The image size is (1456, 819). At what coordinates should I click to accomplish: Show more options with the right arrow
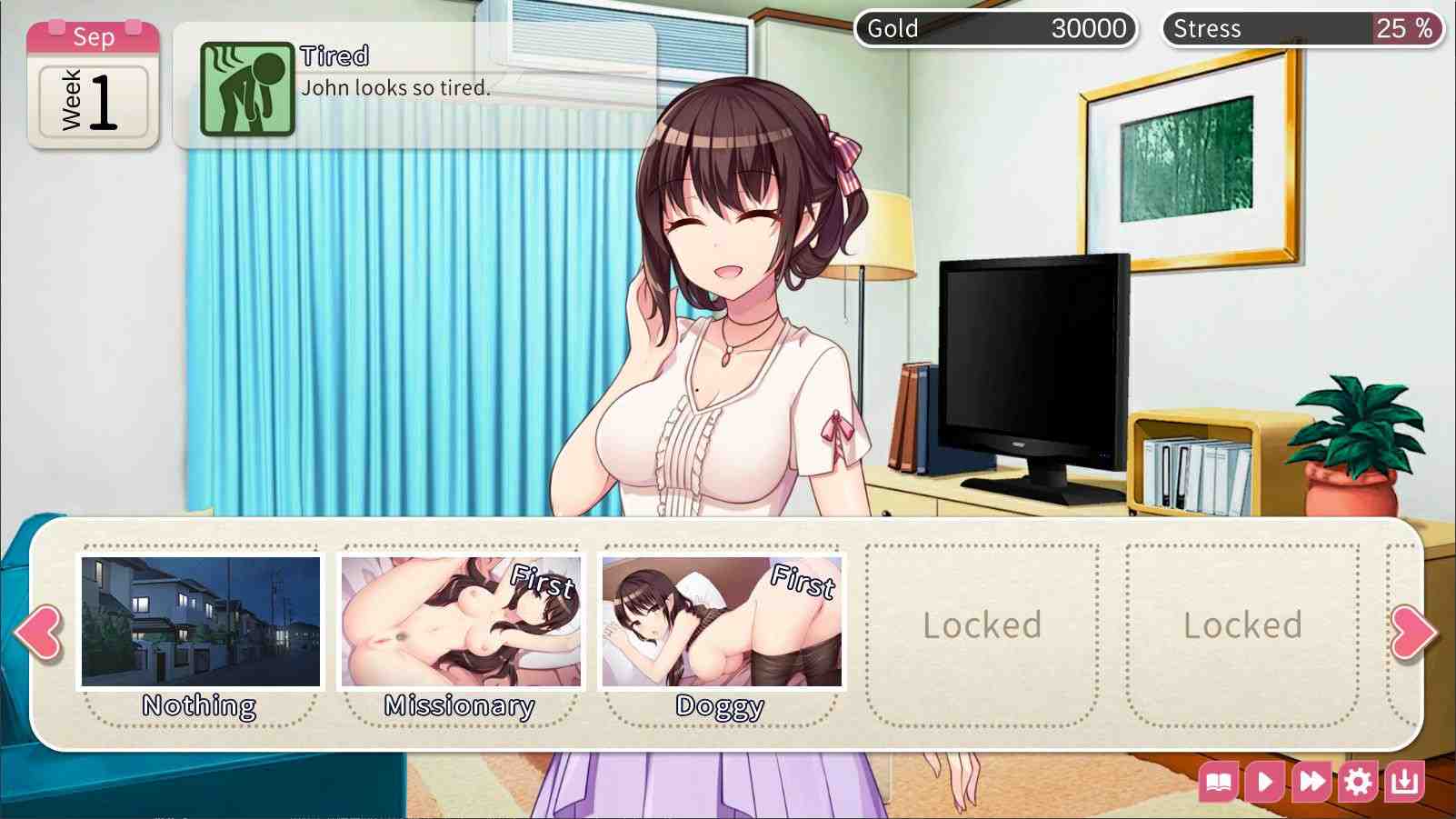click(1413, 632)
